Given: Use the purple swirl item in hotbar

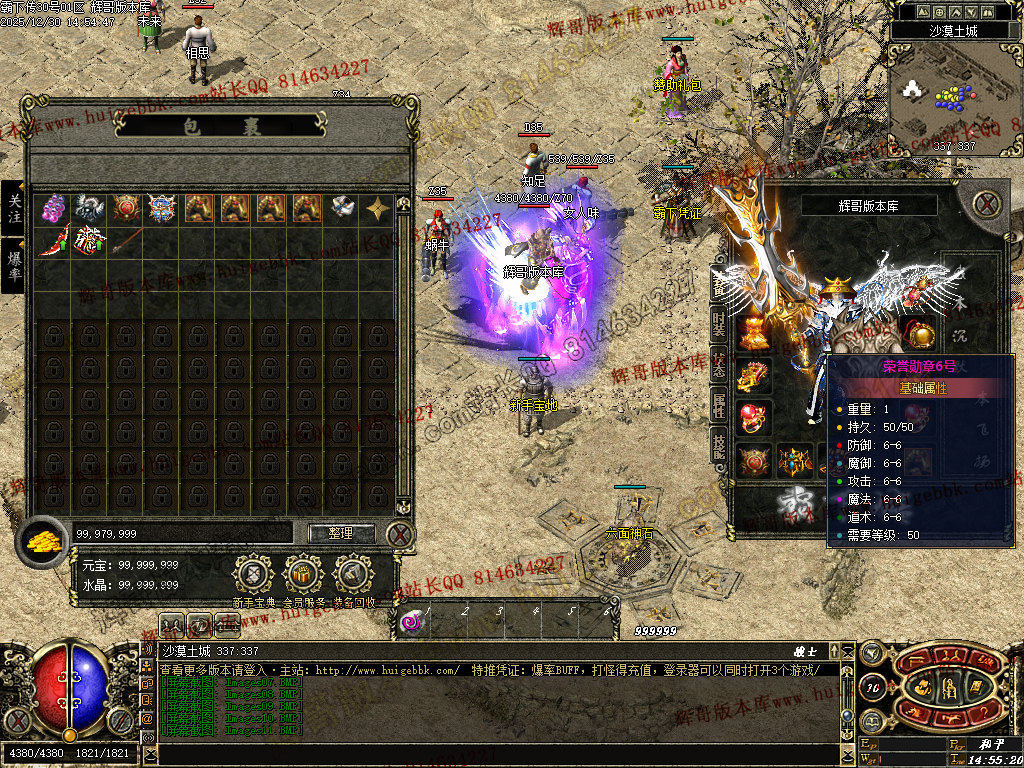Looking at the screenshot, I should click(x=412, y=623).
